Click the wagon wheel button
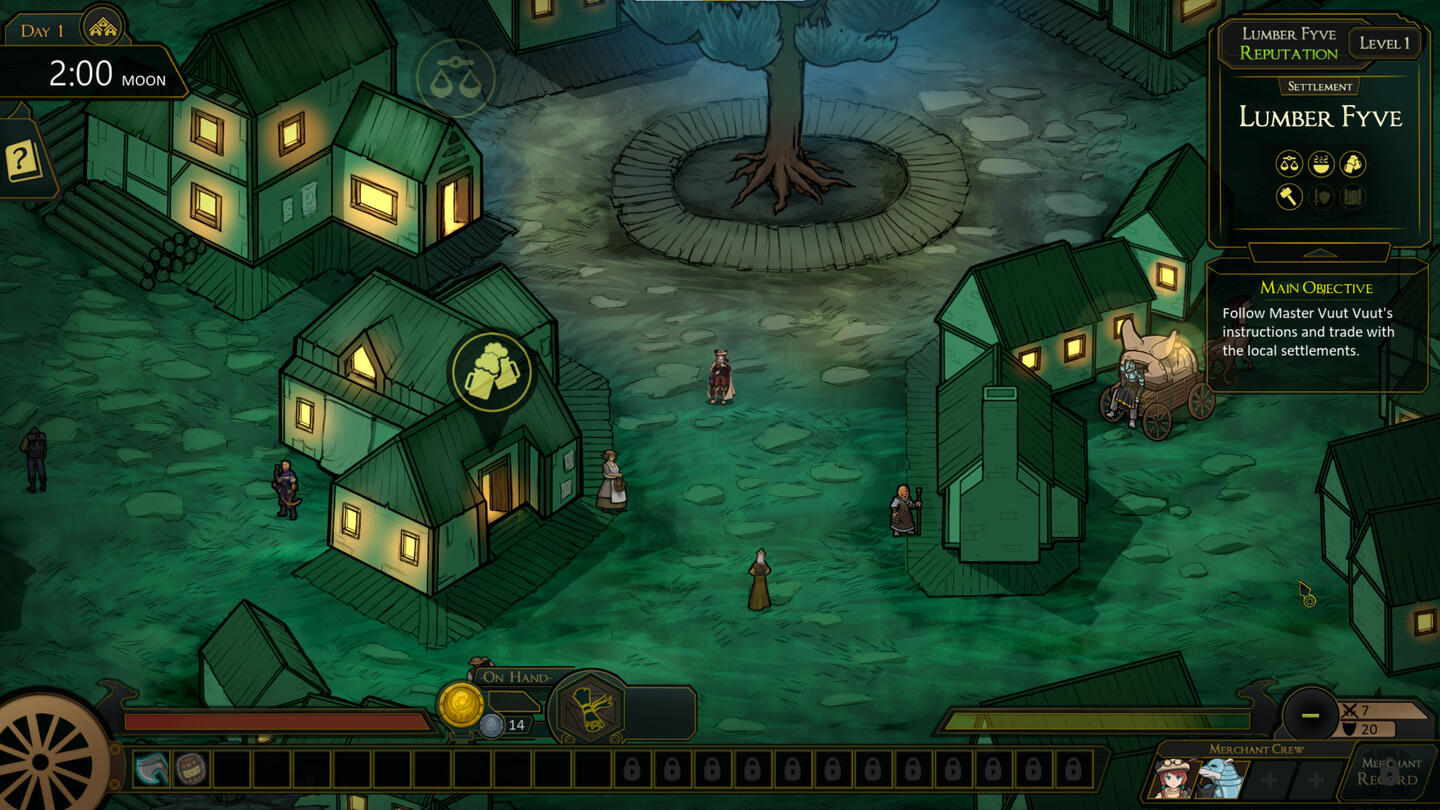Screen dimensions: 1440x810 click(x=45, y=762)
